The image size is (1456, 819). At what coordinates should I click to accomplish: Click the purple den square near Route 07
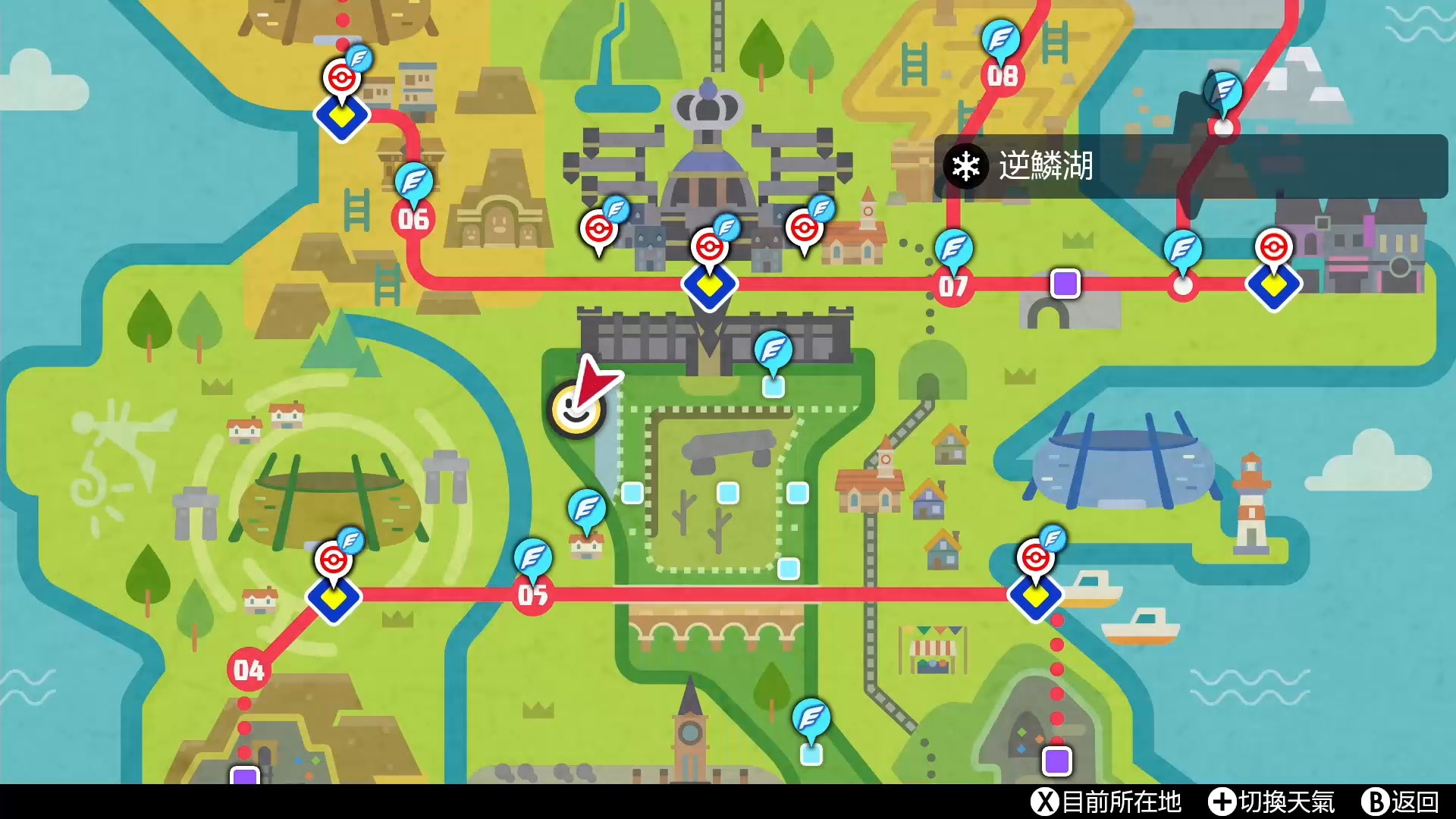(x=1065, y=284)
